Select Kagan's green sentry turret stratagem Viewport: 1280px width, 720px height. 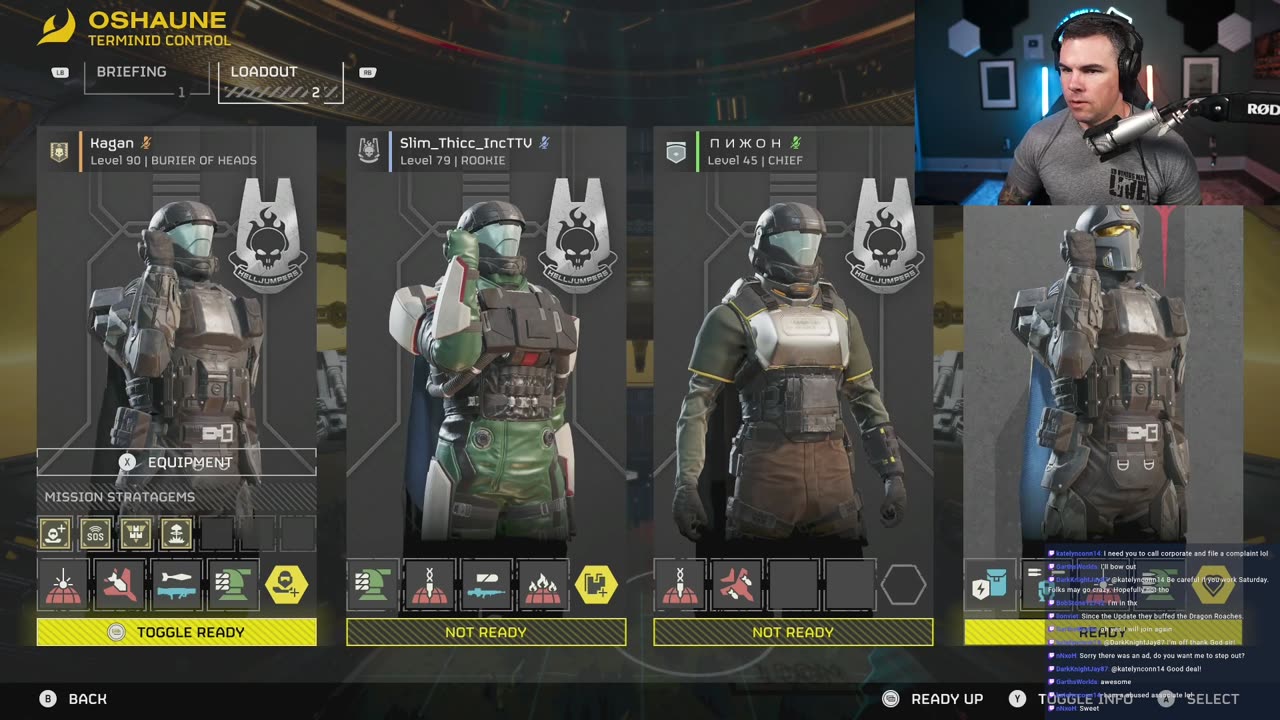(x=232, y=585)
